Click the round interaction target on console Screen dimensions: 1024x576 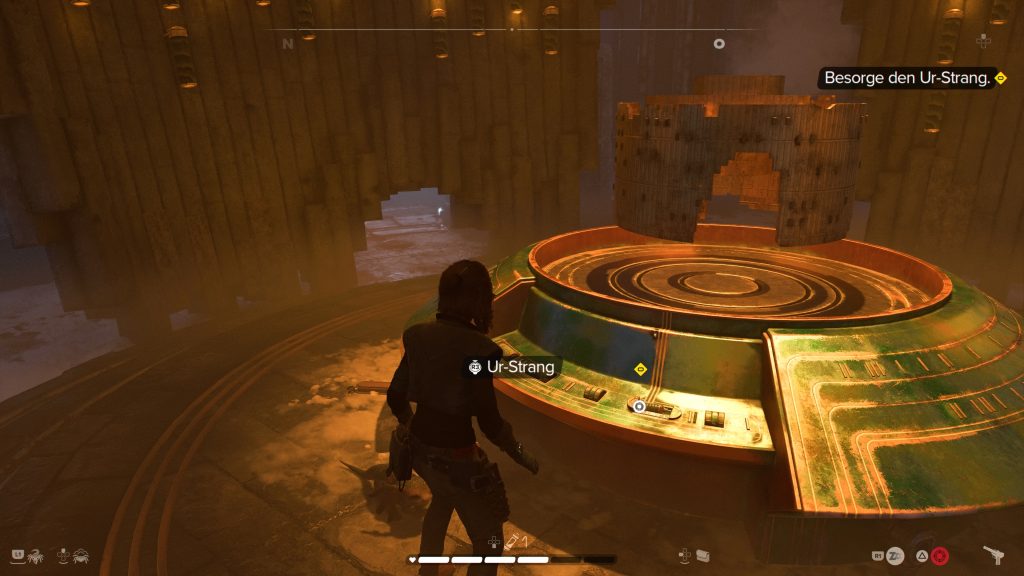pyautogui.click(x=638, y=406)
